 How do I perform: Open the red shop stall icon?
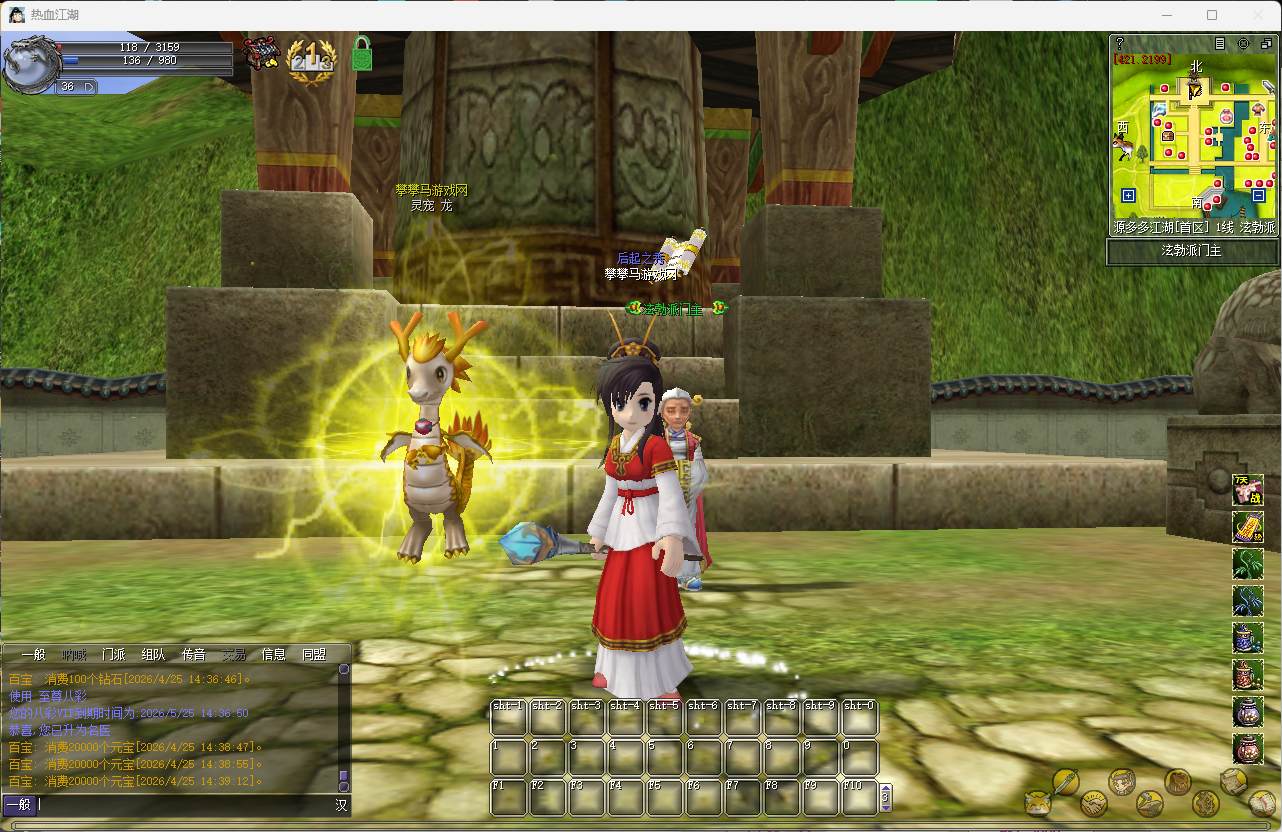[263, 54]
